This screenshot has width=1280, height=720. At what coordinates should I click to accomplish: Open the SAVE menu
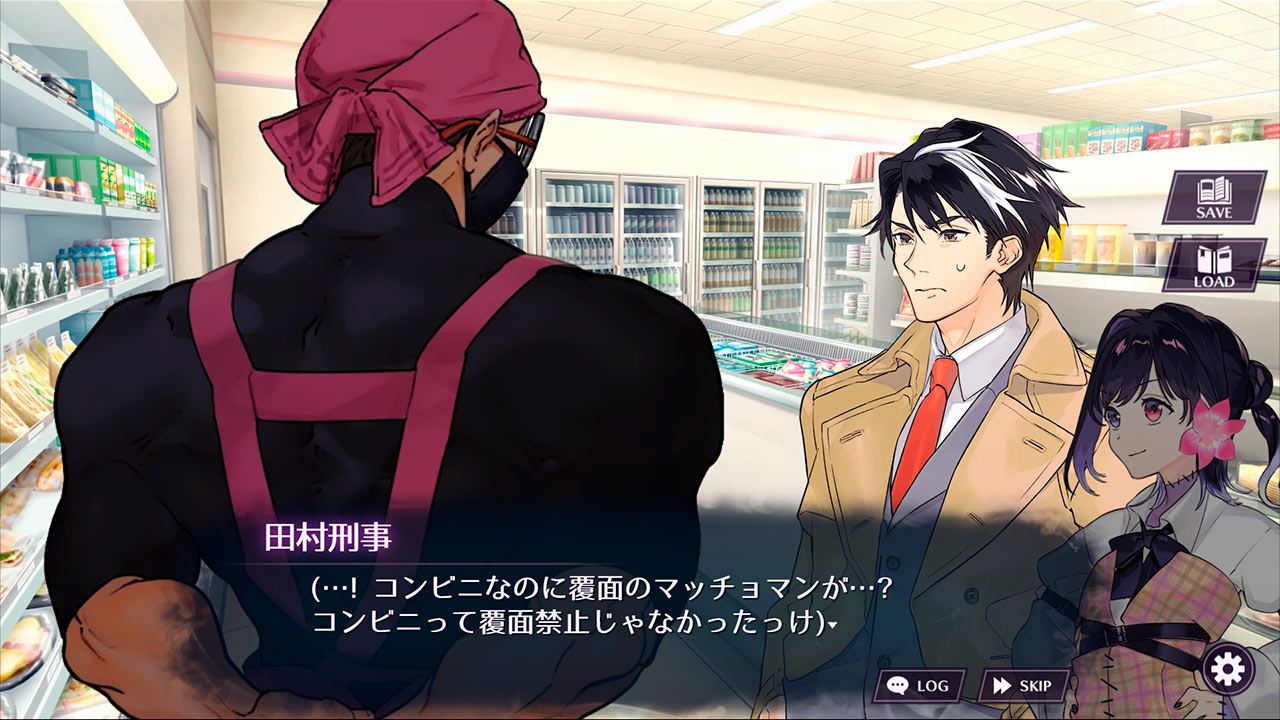coord(1214,197)
